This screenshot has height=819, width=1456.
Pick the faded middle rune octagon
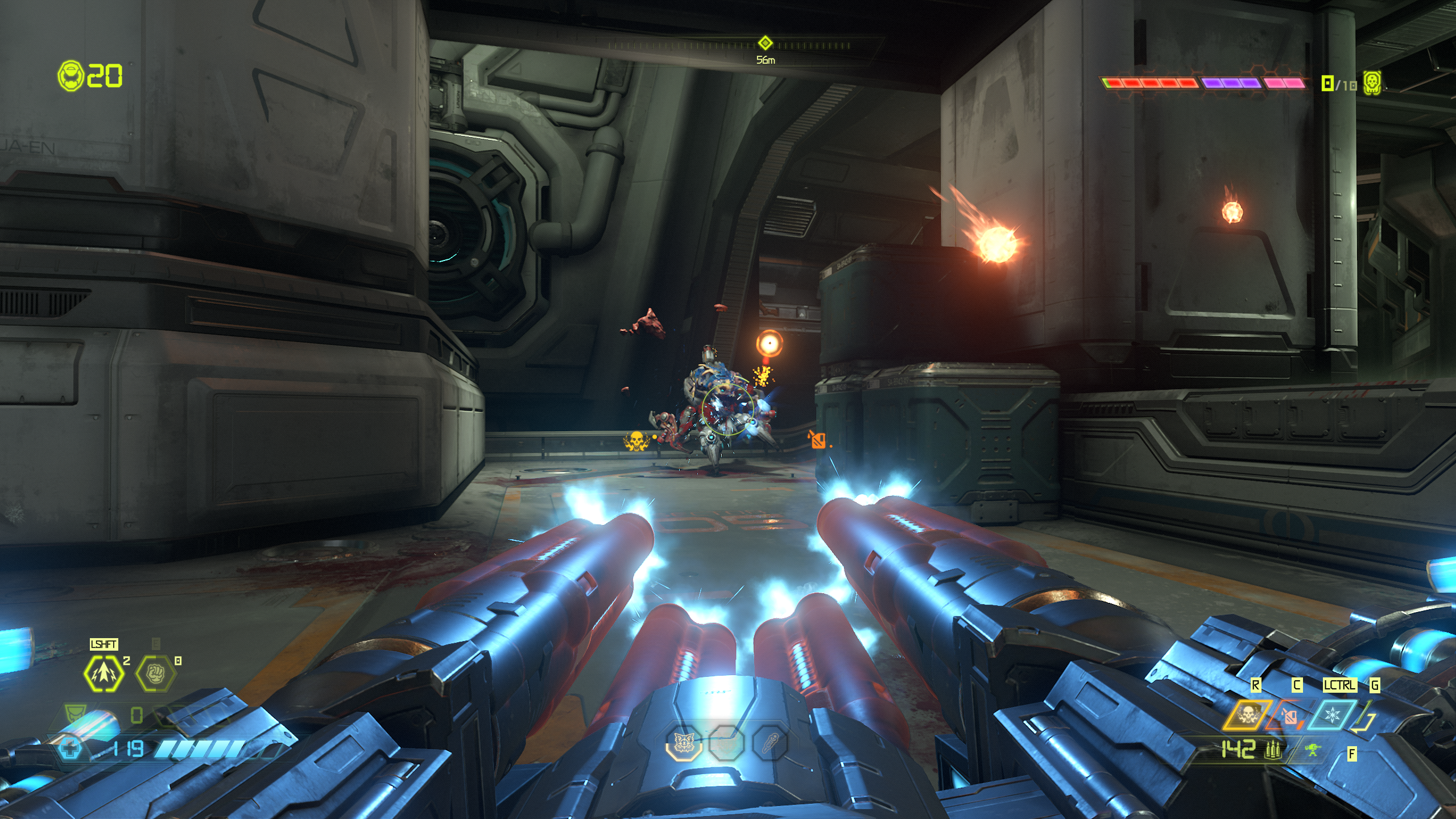tap(726, 742)
